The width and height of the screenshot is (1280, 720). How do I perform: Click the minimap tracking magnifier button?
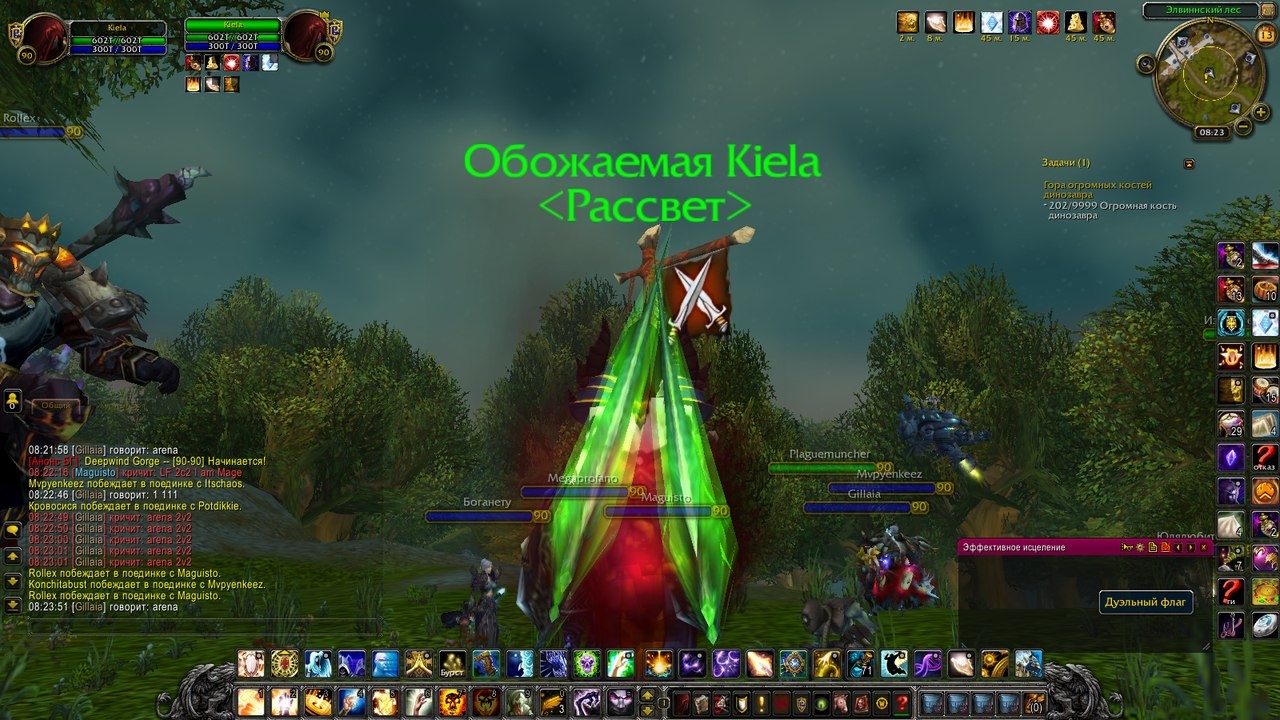pos(1146,64)
